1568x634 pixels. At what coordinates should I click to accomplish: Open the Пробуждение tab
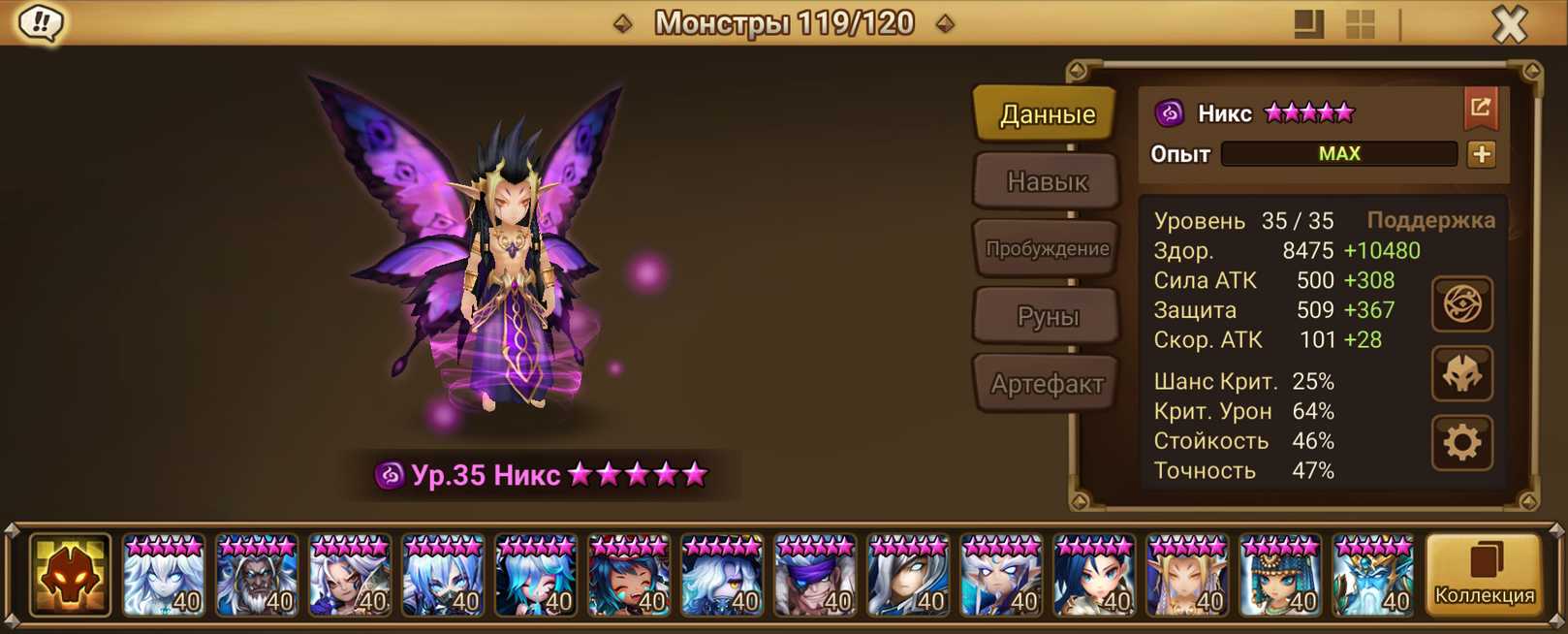click(x=1047, y=248)
